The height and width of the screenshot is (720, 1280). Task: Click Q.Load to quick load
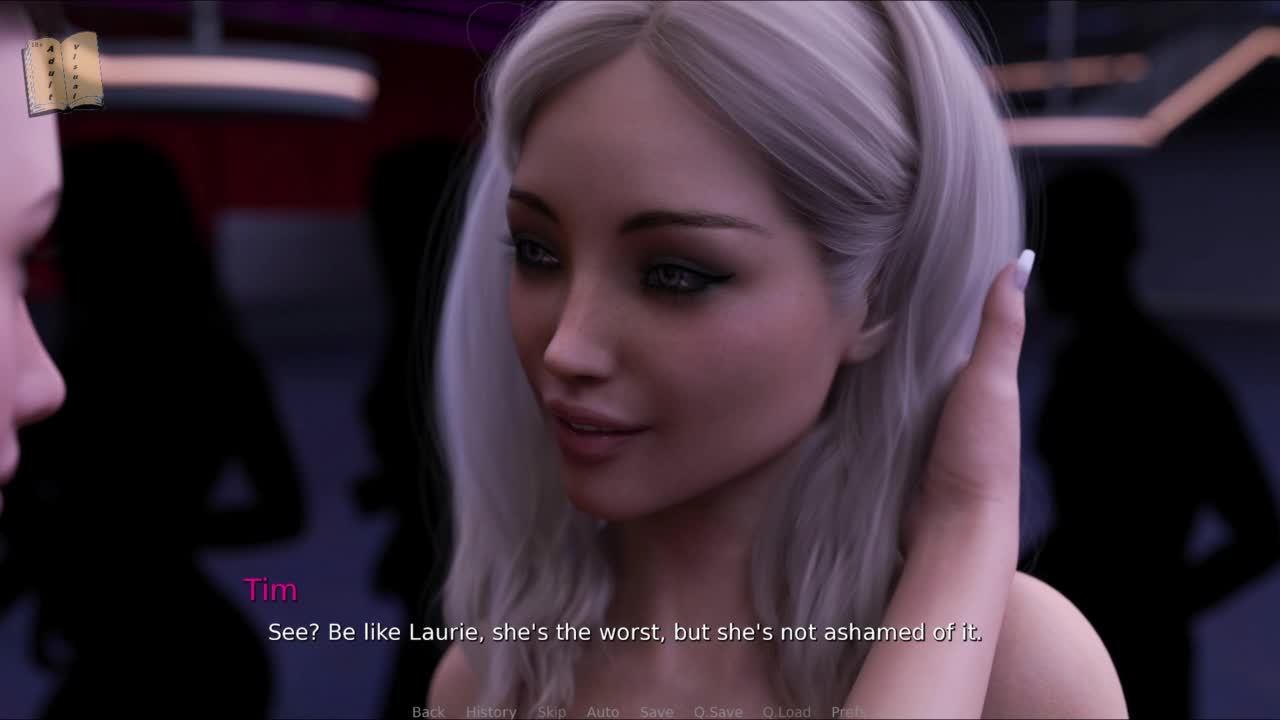[786, 712]
